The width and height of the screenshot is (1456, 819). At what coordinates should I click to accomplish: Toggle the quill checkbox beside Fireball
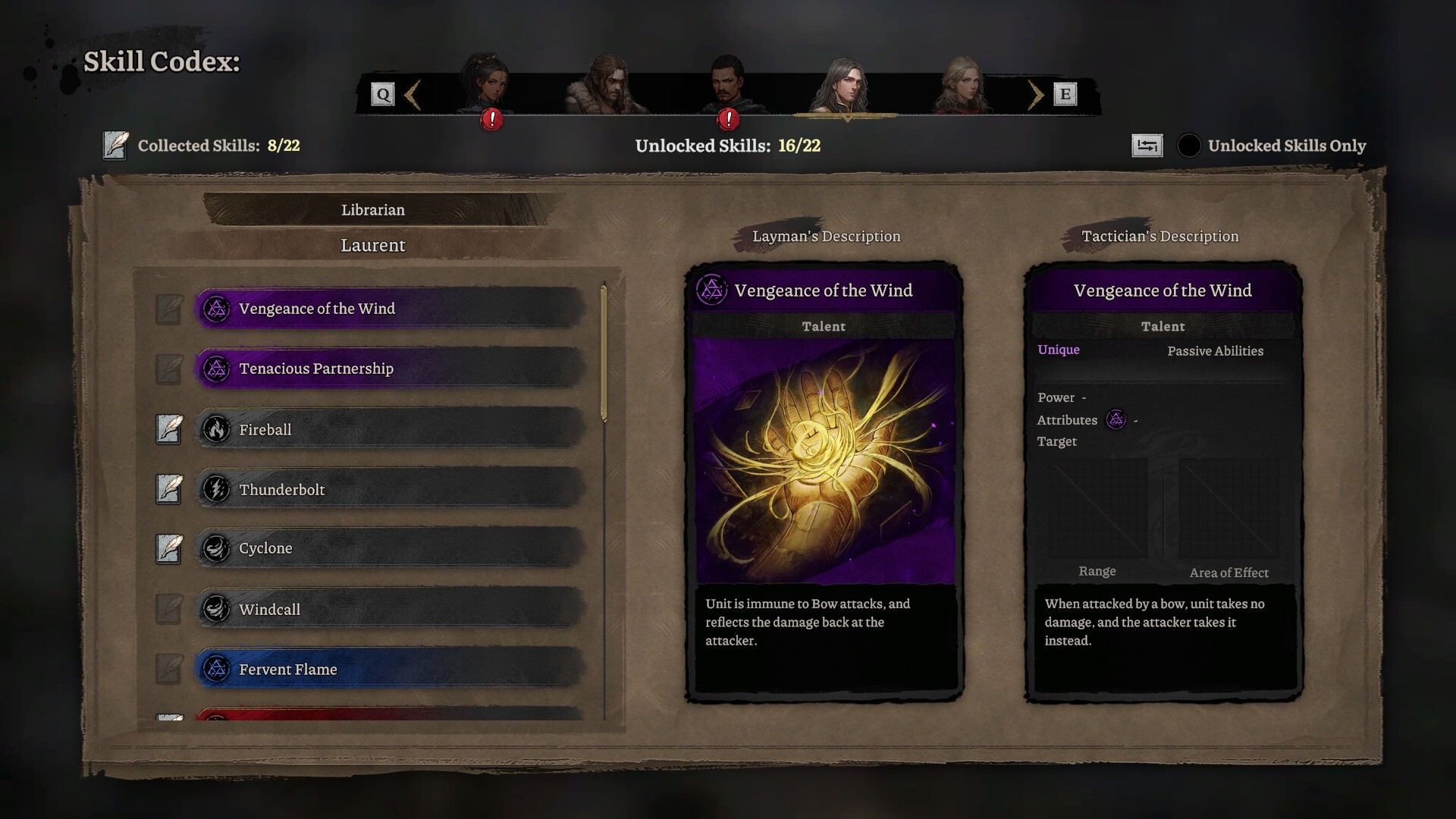pyautogui.click(x=169, y=429)
